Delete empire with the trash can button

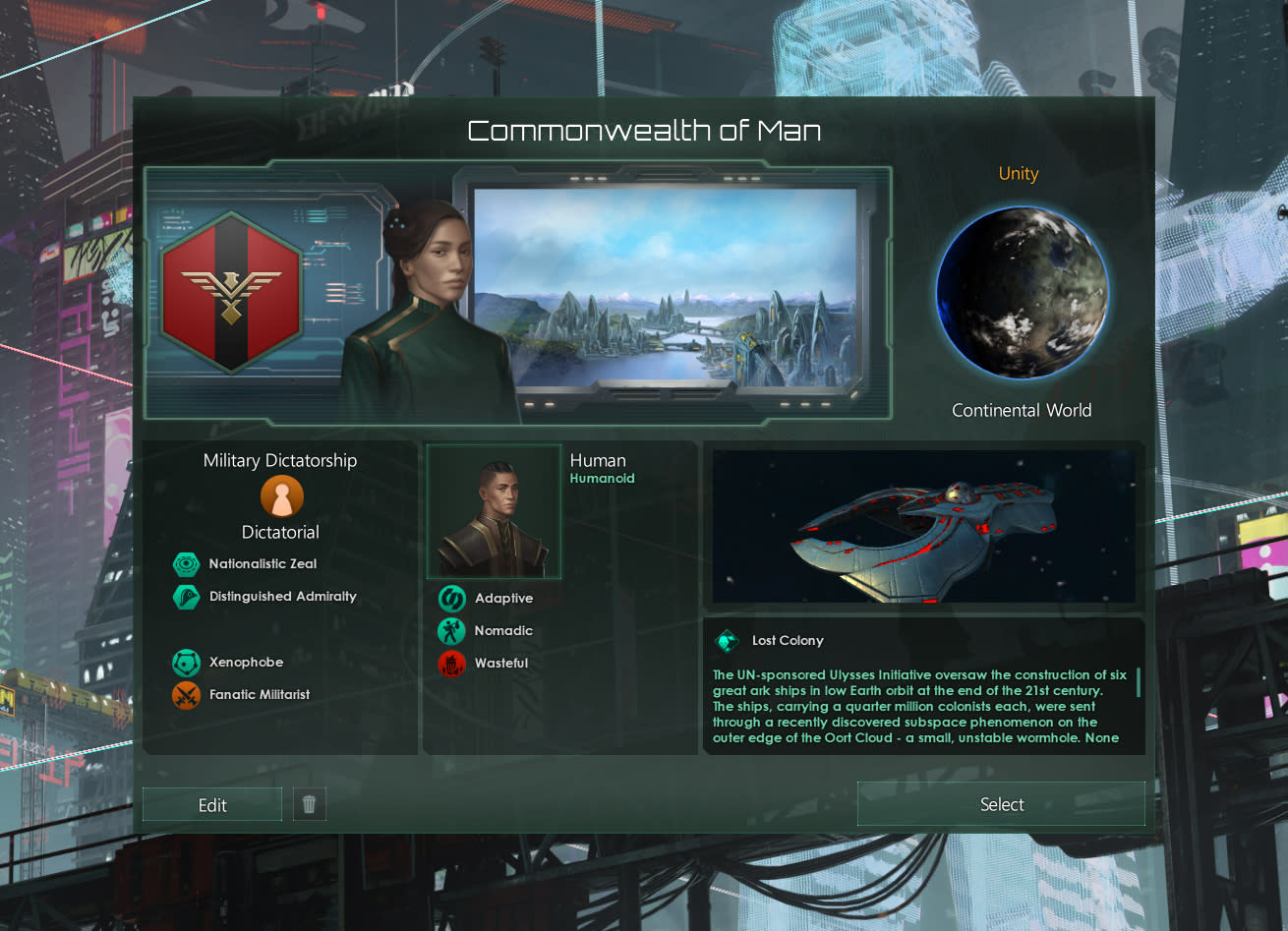click(309, 805)
